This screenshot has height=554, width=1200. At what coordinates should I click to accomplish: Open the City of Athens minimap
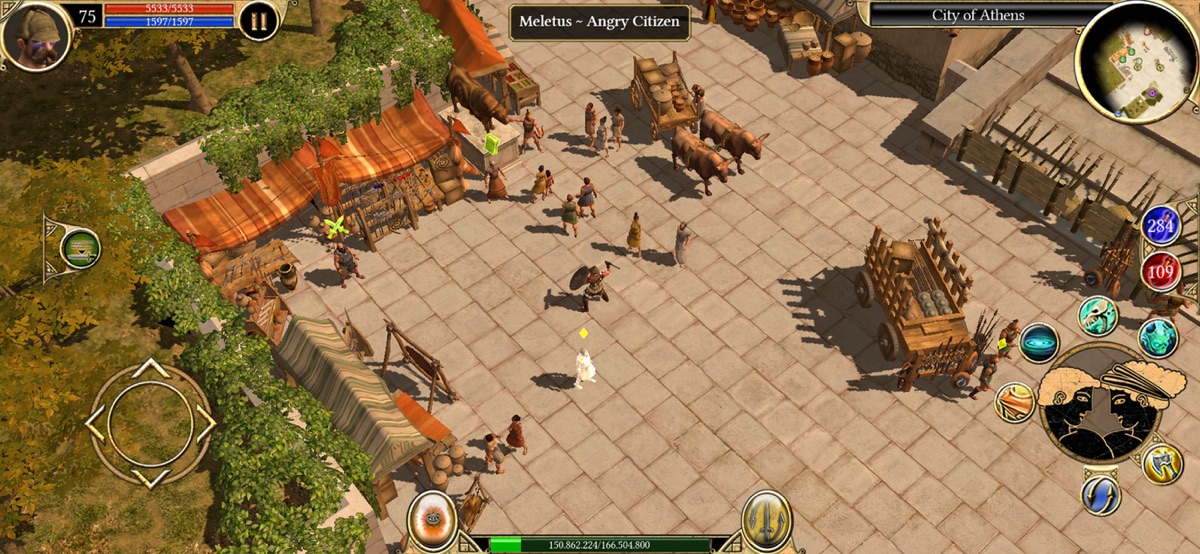click(1135, 60)
